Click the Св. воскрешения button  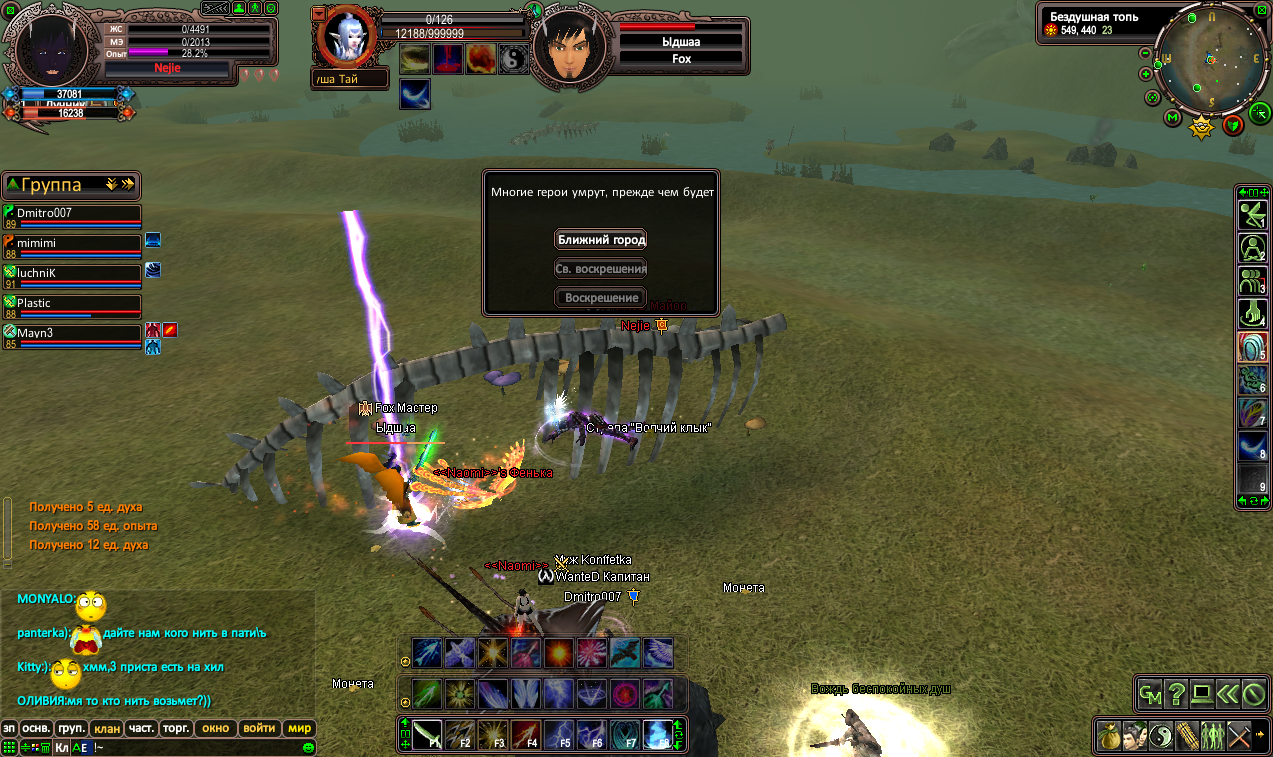pos(601,269)
